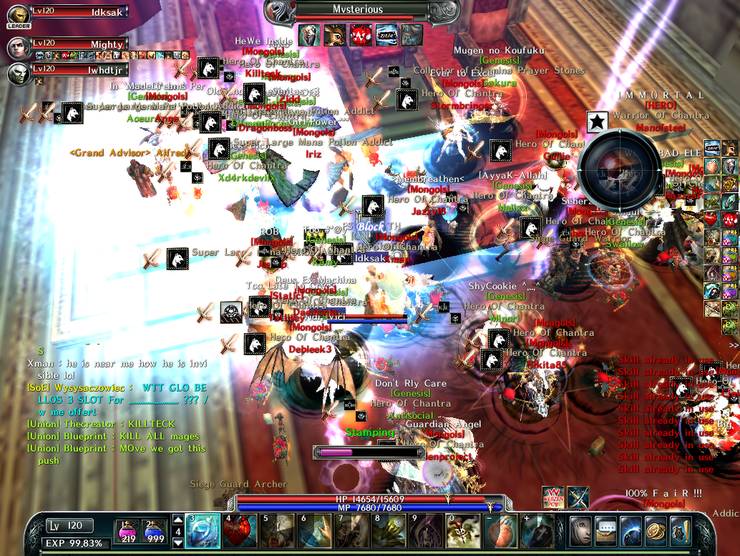
Task: Click the red paw buff icon under target
Action: (x=362, y=34)
